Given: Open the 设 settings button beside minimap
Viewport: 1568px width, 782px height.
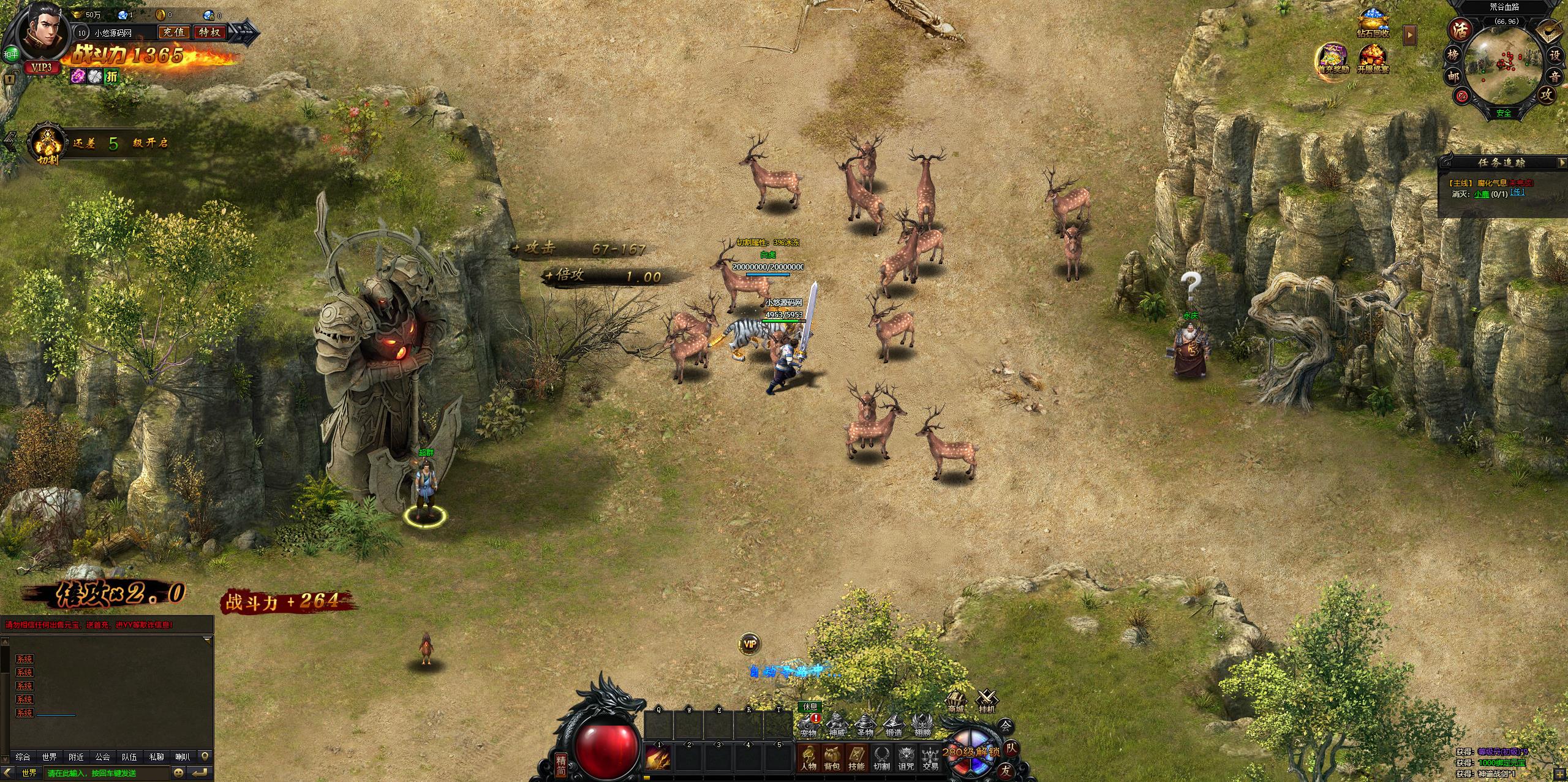Looking at the screenshot, I should (1554, 55).
